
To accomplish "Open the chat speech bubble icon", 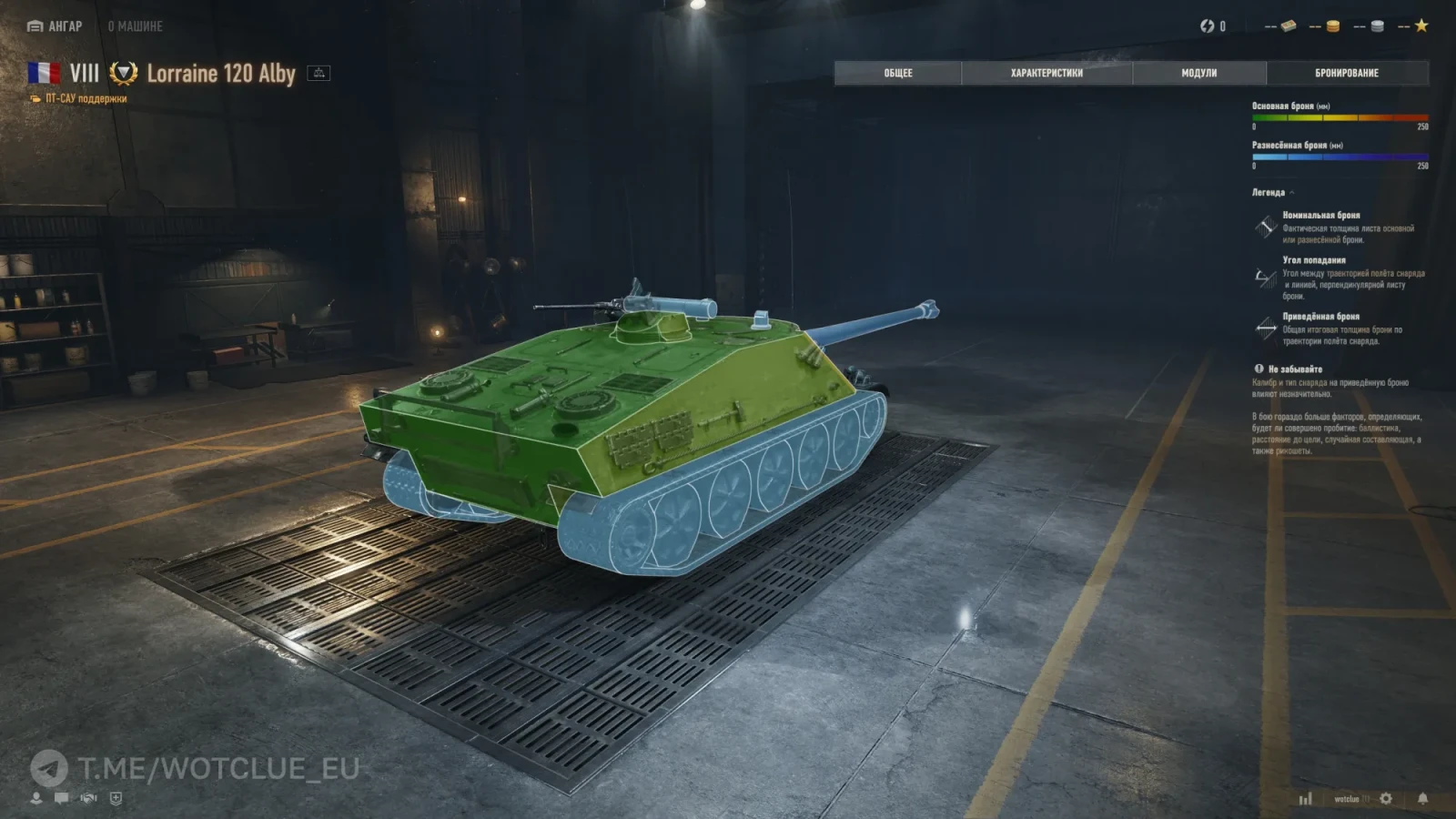I will point(62,798).
